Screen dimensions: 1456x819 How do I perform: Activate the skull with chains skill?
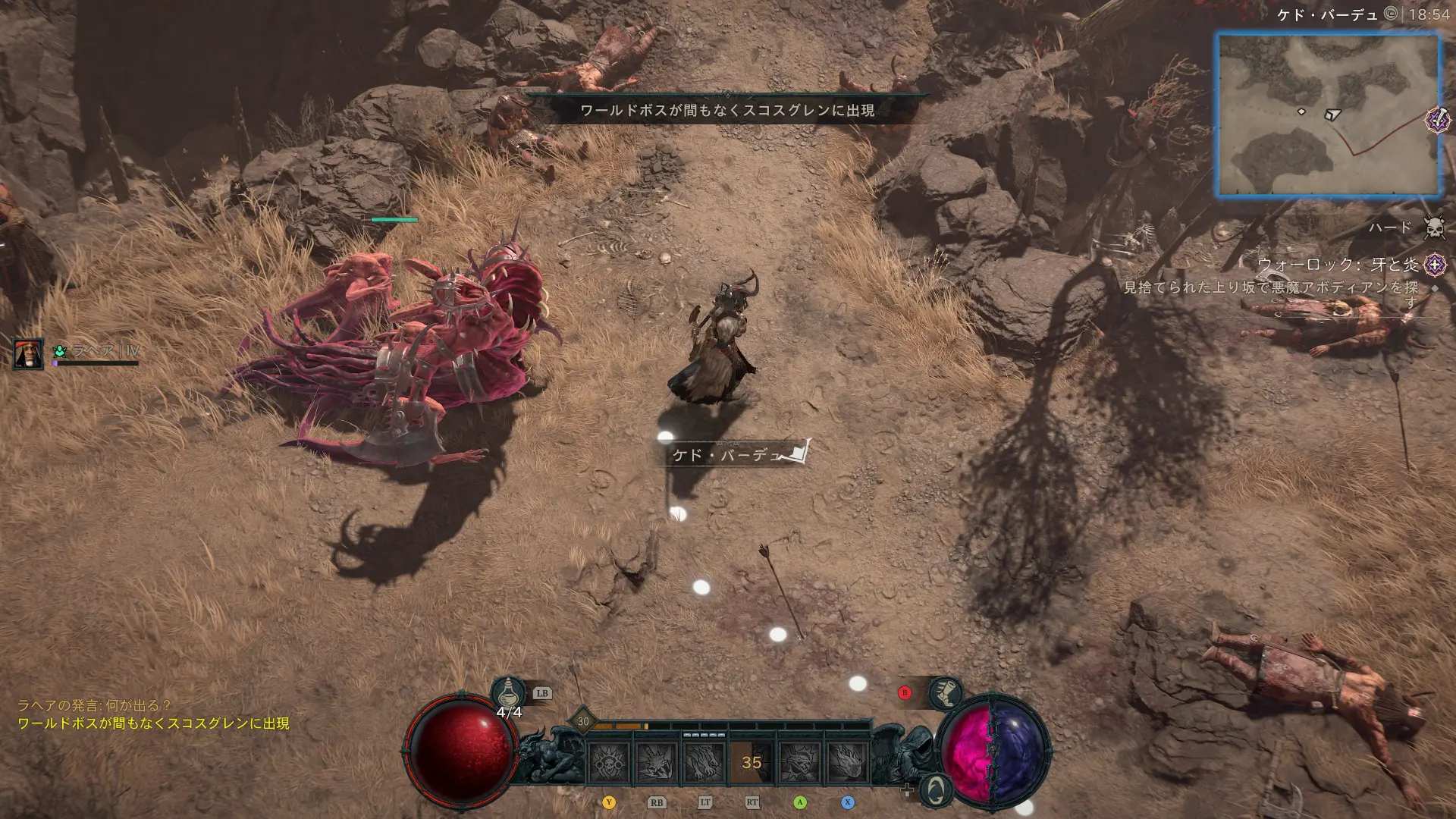click(609, 761)
